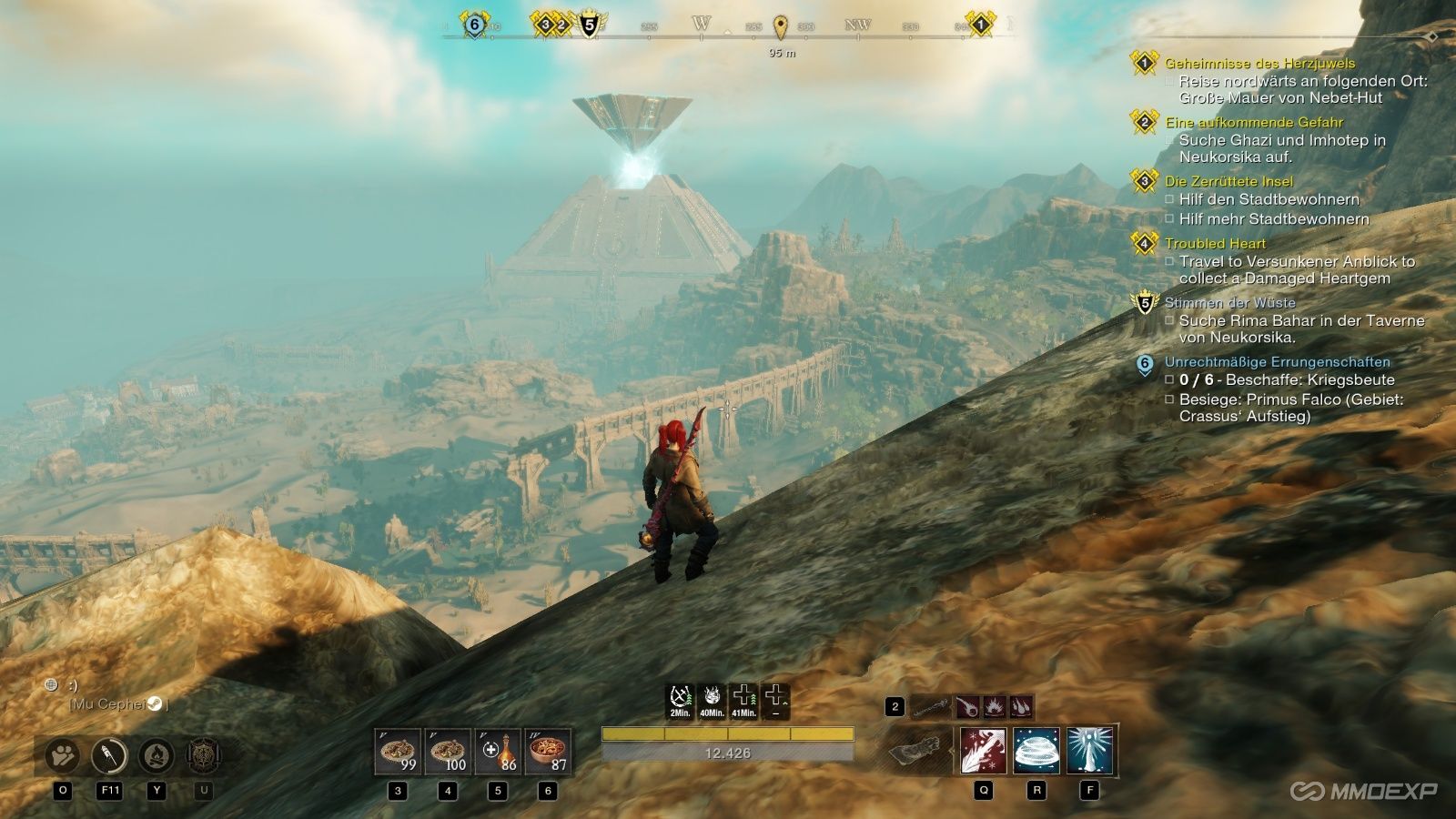Activate the swirling ice storm ability
1456x819 pixels.
coord(1036,751)
